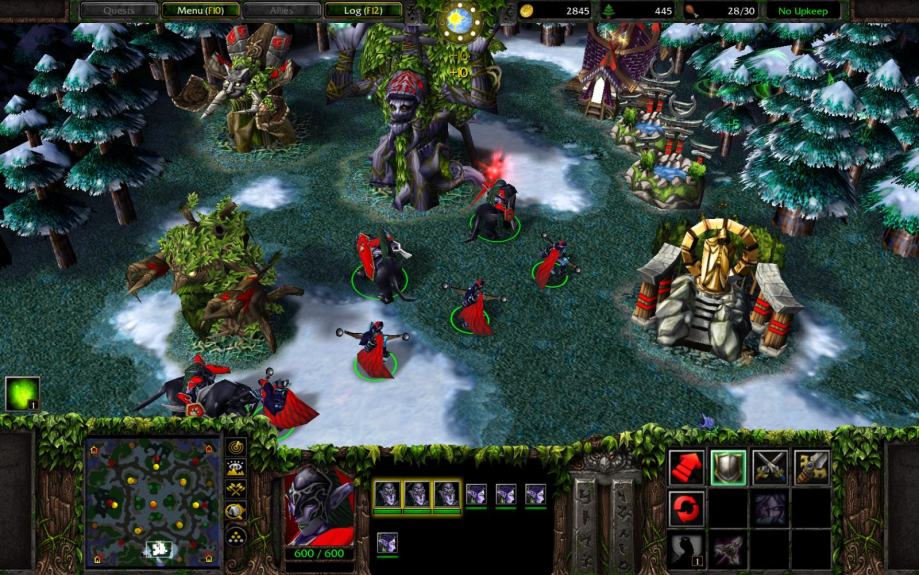This screenshot has width=919, height=575.
Task: Issue the Stop command (shield icon)
Action: (x=728, y=467)
